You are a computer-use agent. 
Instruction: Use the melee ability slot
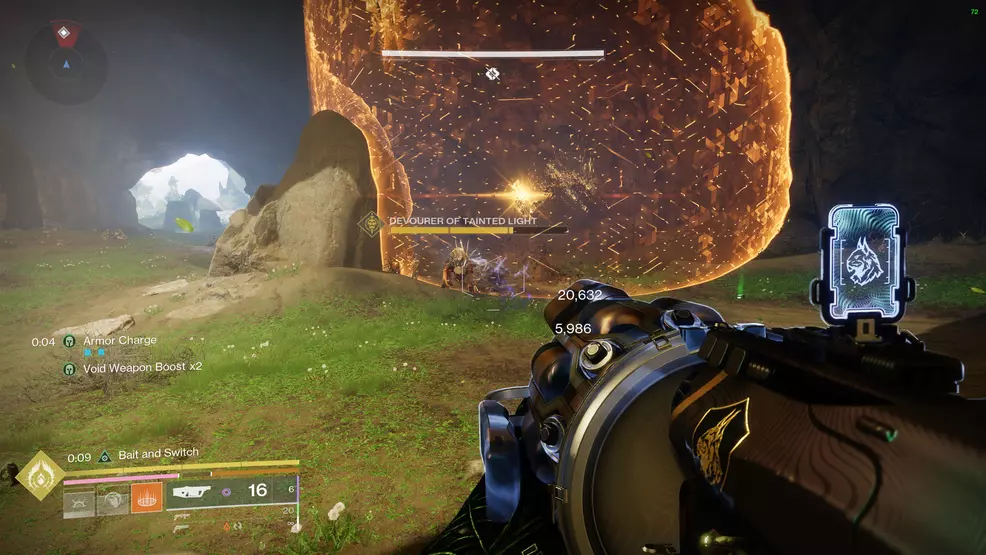coord(112,501)
